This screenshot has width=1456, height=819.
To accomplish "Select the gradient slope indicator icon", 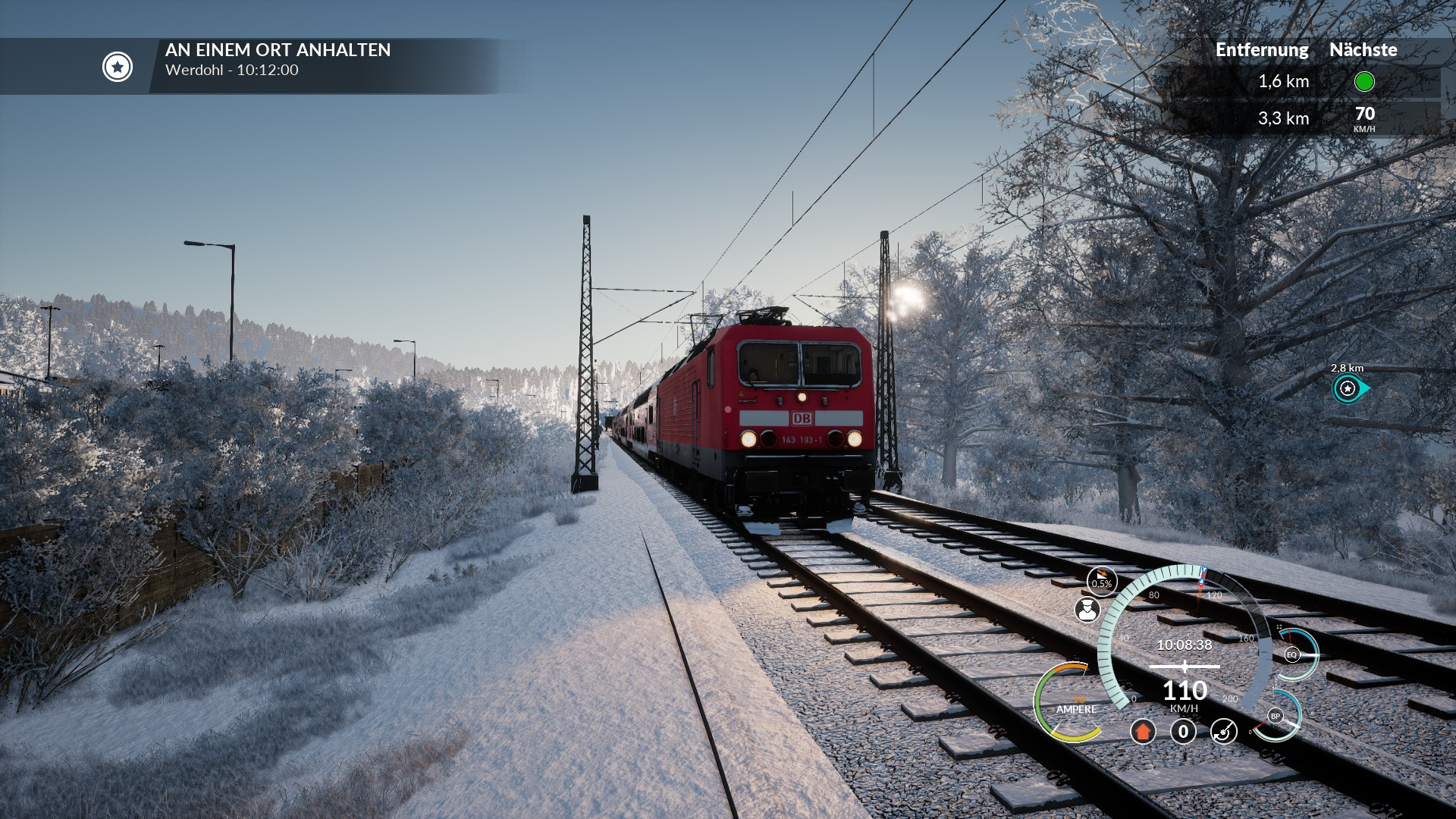I will (x=1101, y=581).
